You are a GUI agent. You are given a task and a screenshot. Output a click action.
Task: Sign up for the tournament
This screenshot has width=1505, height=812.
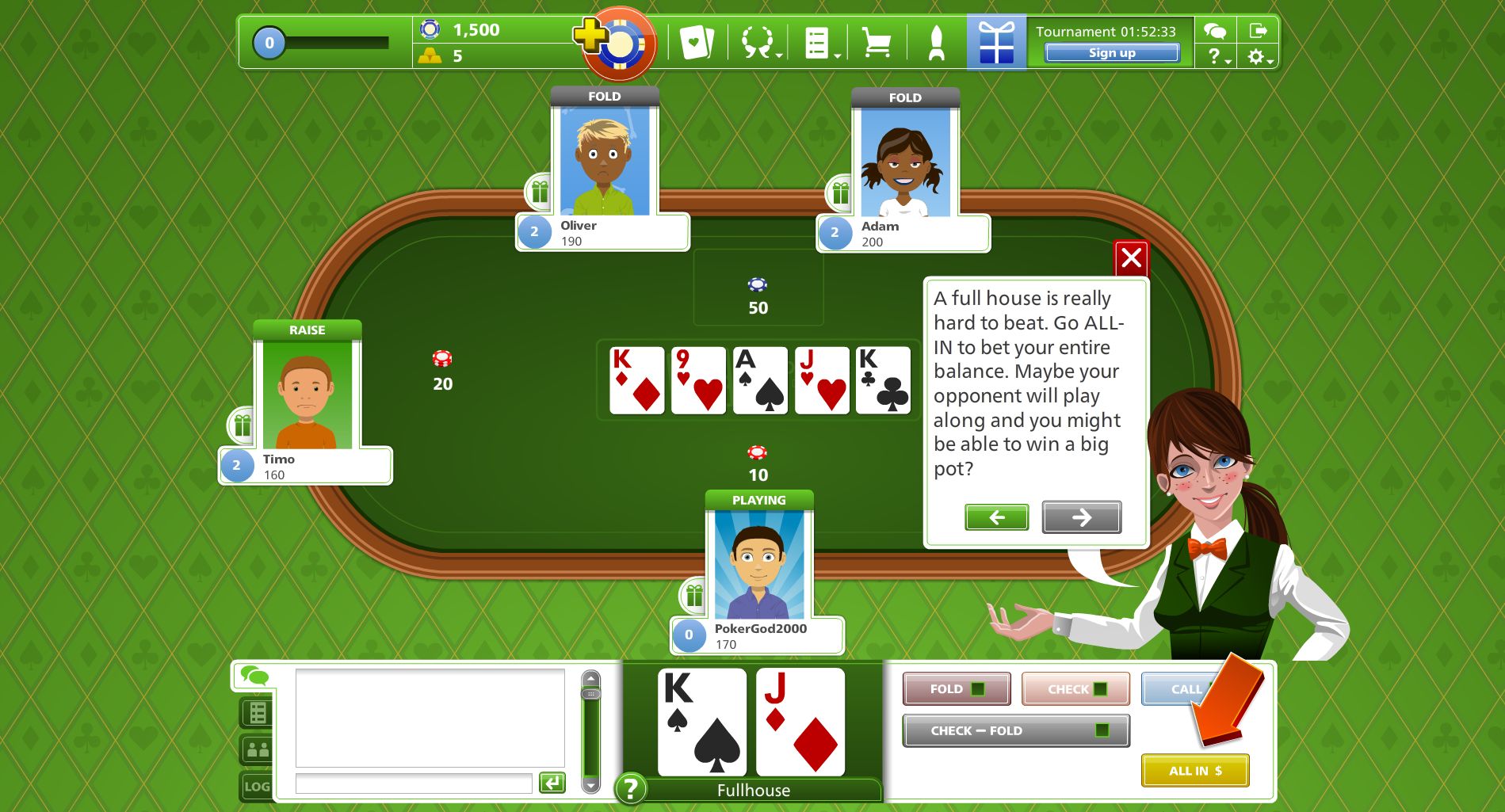point(1111,53)
